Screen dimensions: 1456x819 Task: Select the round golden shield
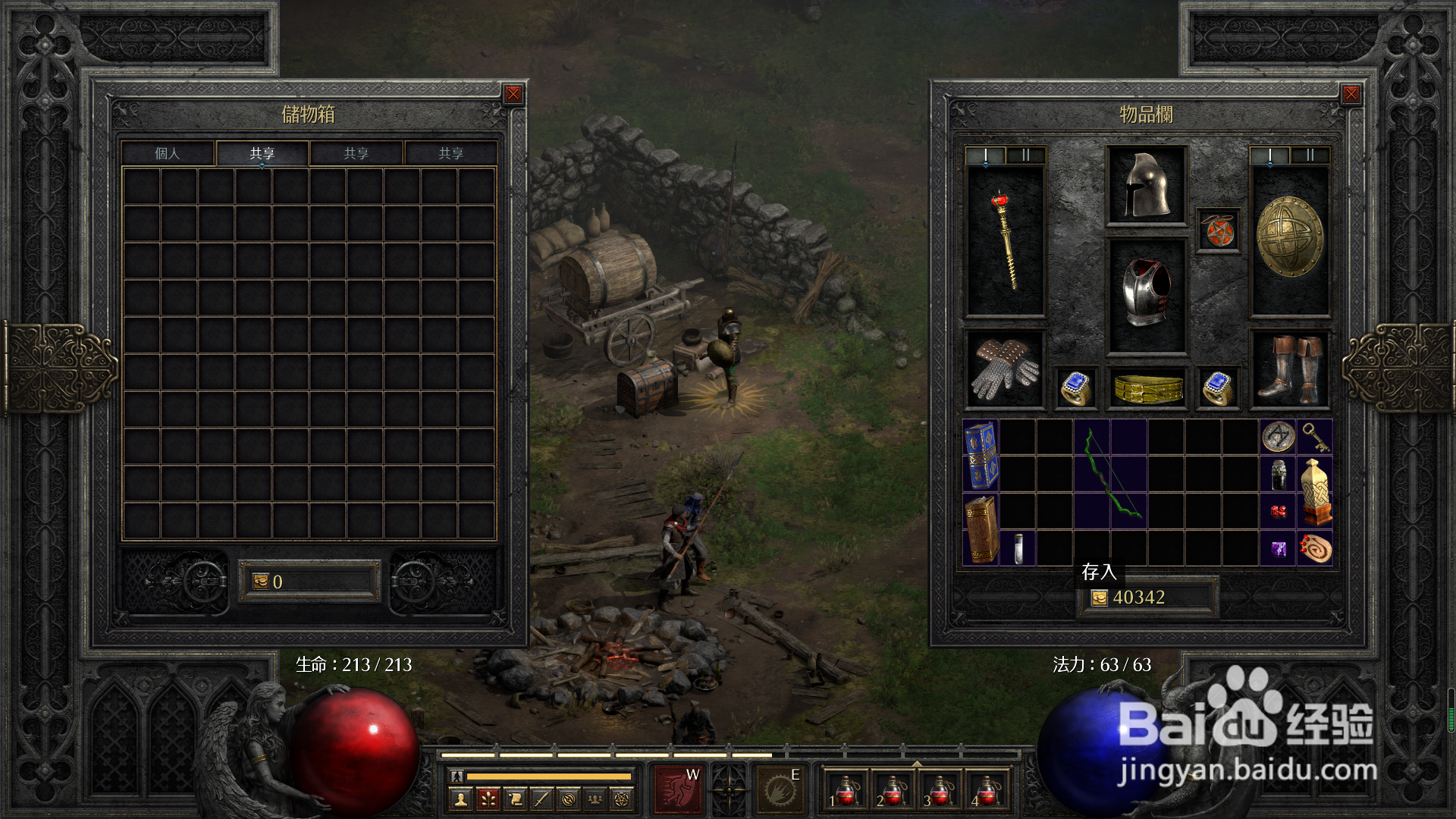click(x=1289, y=238)
